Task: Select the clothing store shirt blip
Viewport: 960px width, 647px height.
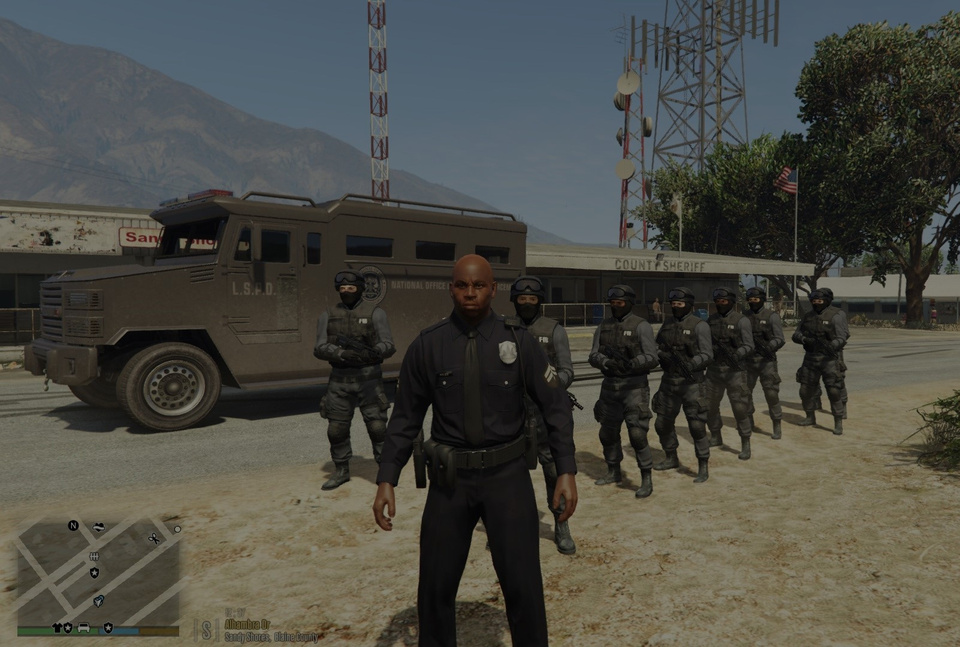Action: 57,628
